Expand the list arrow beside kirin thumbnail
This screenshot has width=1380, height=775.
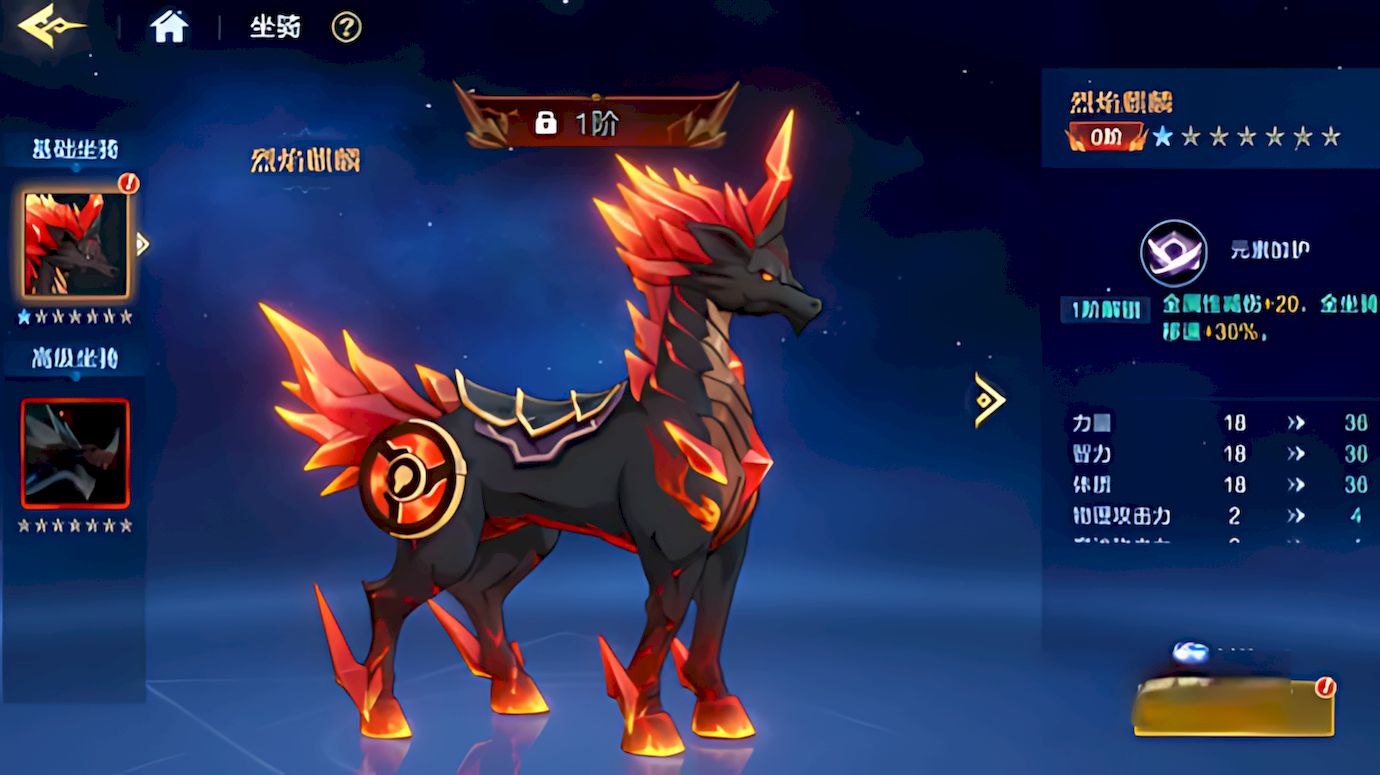(143, 244)
